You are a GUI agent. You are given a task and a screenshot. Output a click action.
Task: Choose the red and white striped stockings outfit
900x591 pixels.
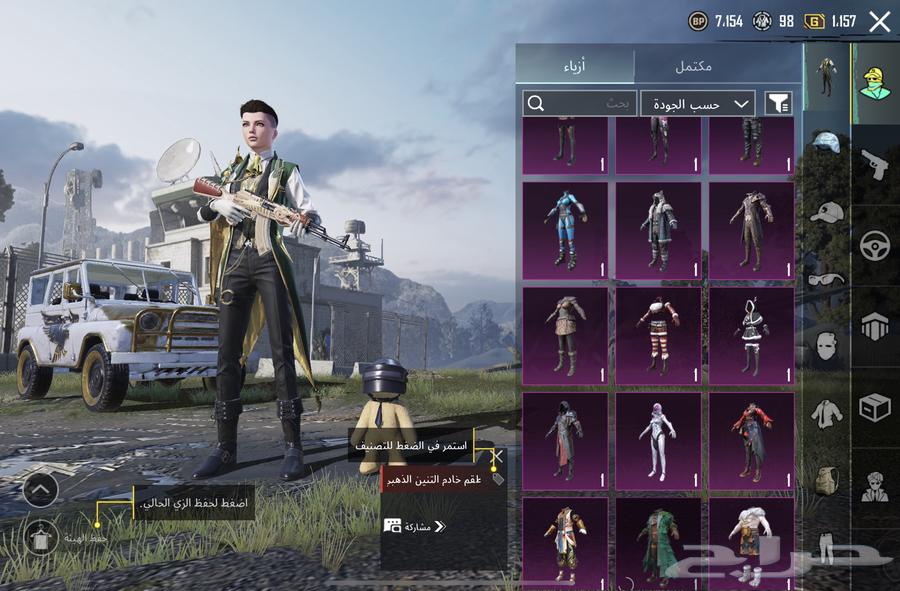pyautogui.click(x=658, y=335)
